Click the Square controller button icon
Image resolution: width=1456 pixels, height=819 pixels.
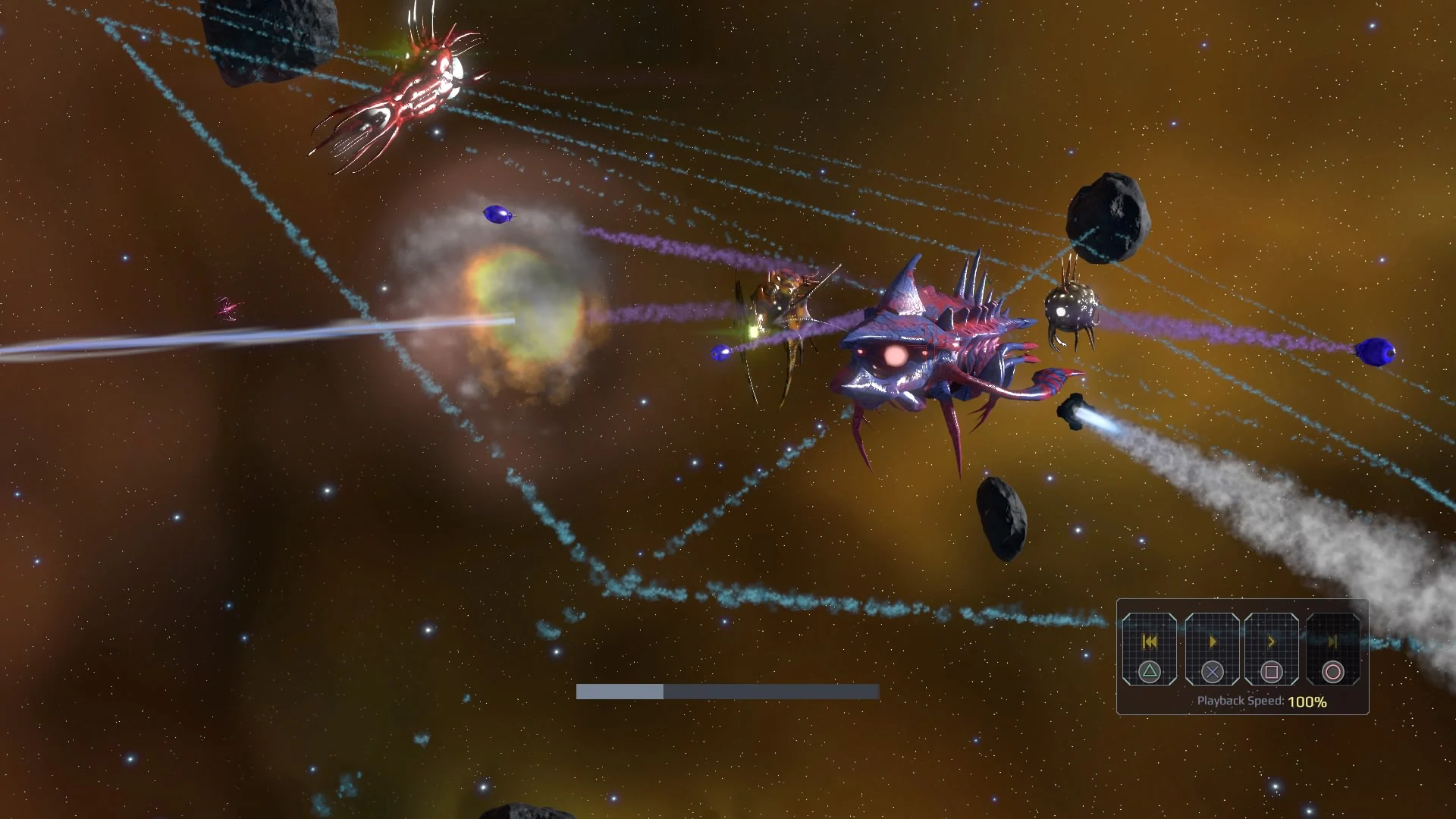pos(1271,673)
